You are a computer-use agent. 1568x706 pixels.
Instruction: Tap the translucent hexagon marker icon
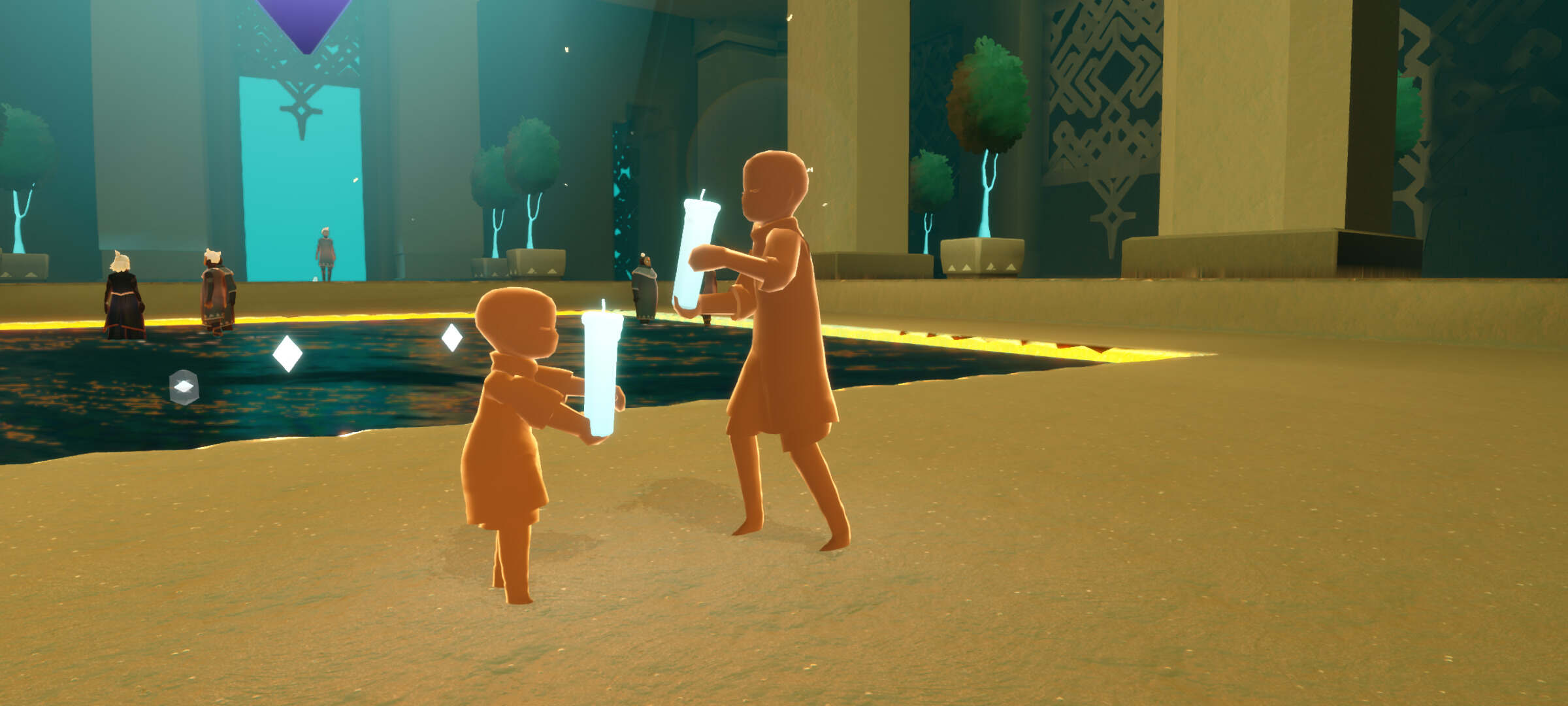[x=184, y=387]
